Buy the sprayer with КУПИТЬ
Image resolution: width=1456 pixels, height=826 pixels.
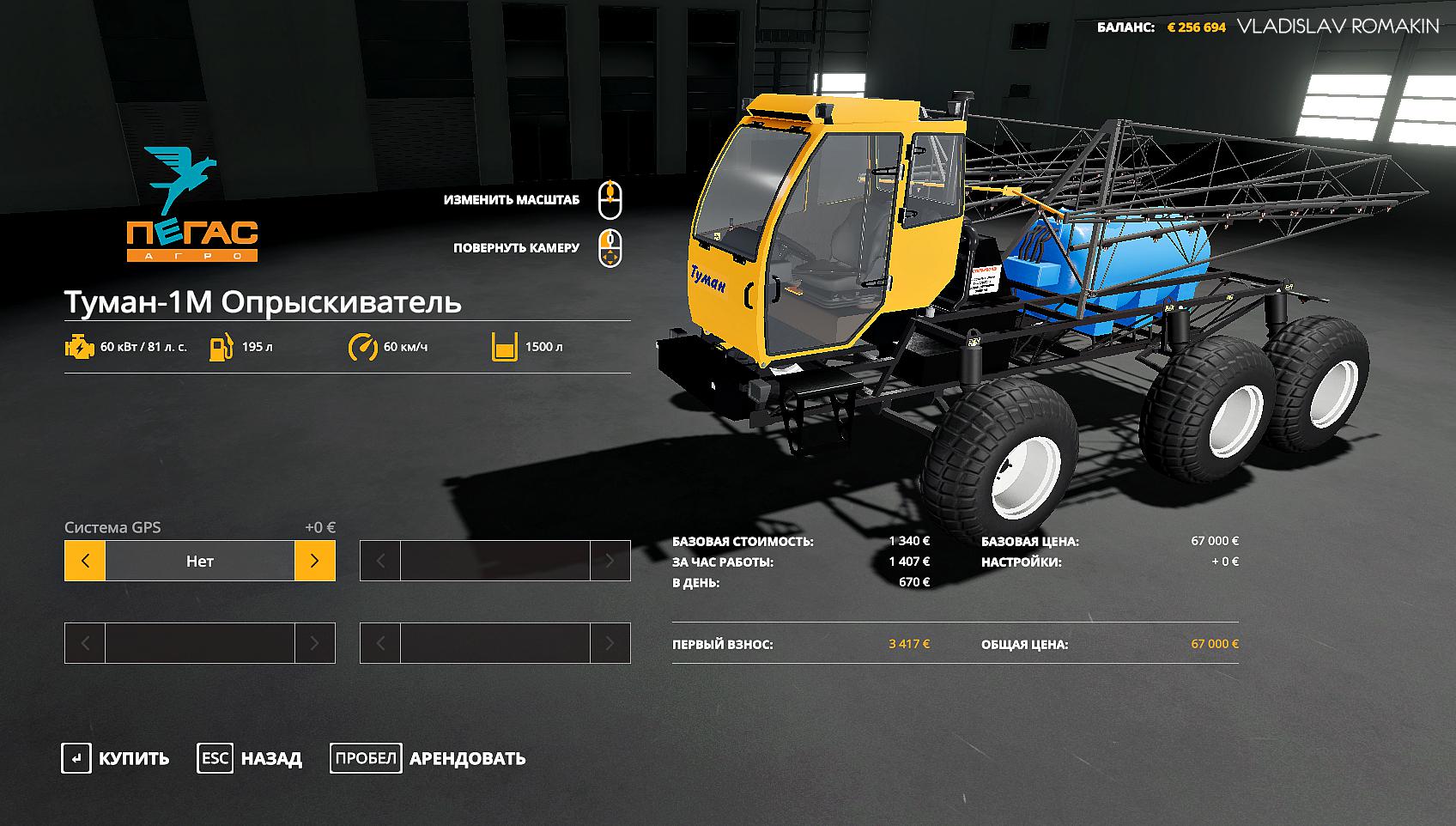[116, 758]
